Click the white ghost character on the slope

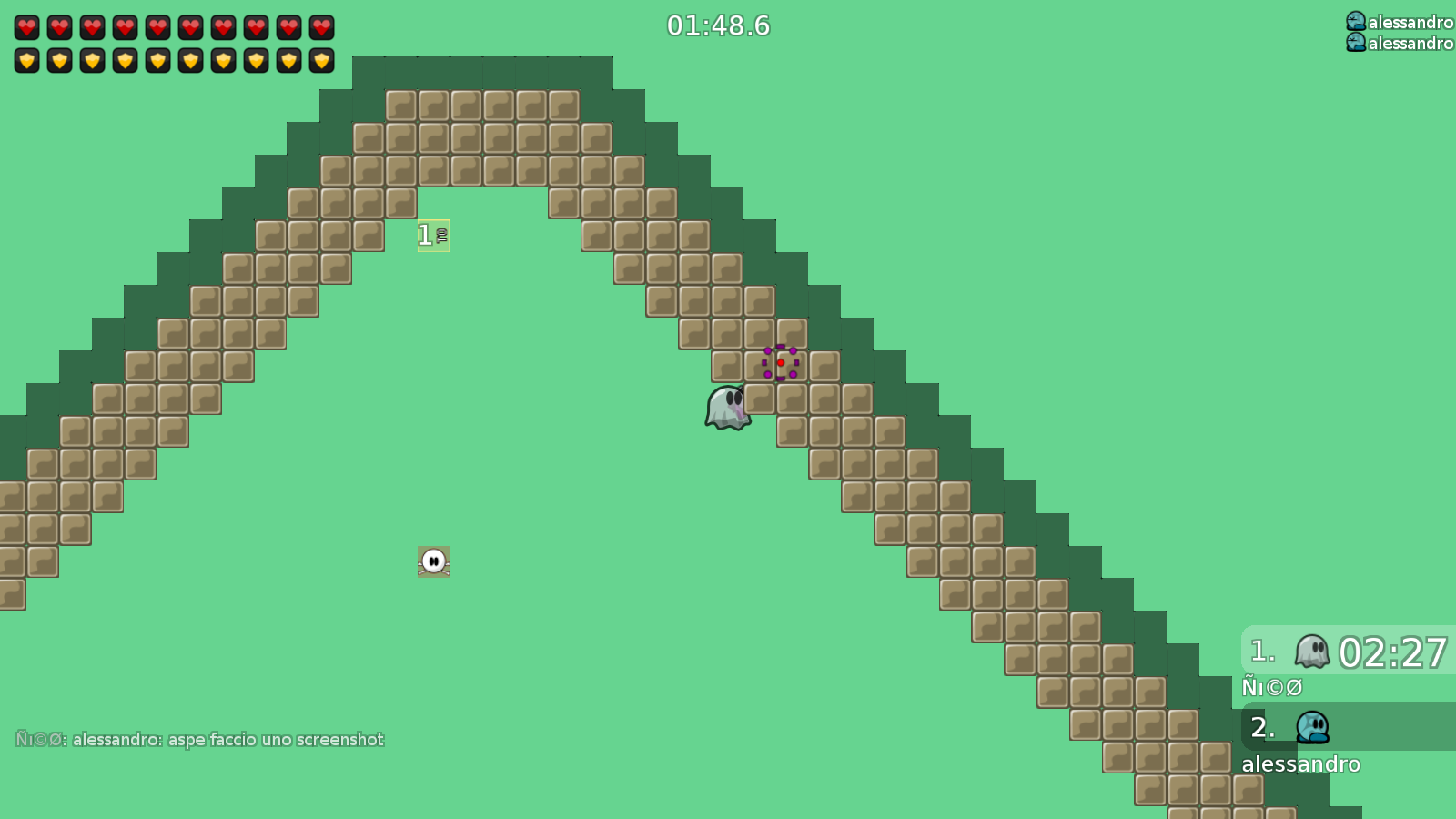point(725,407)
